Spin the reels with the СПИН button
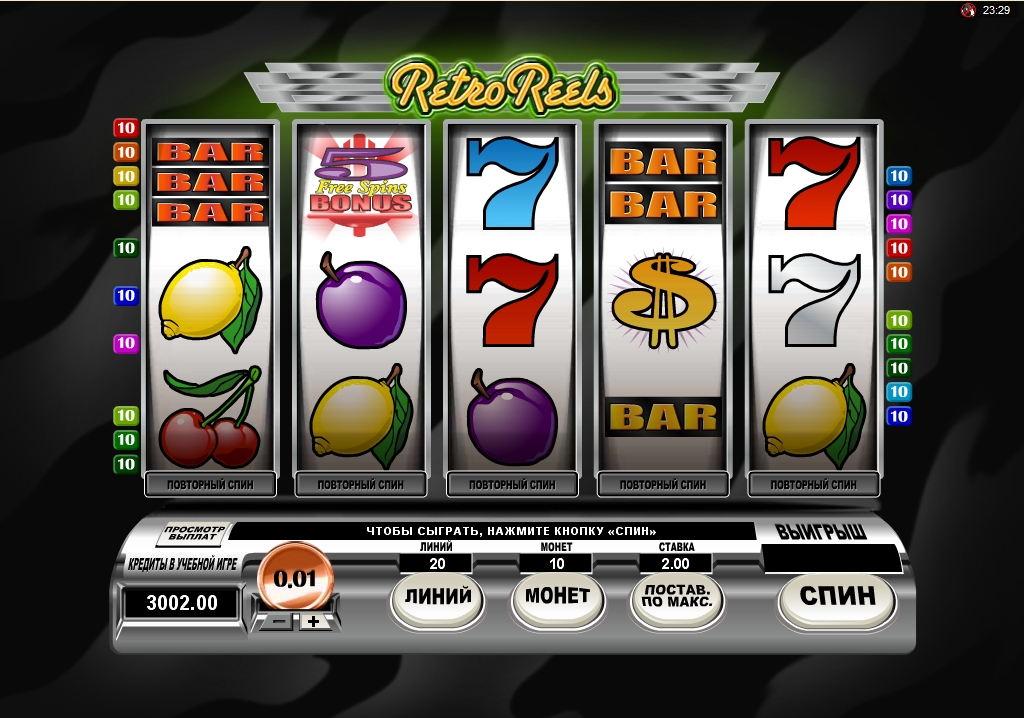Image resolution: width=1024 pixels, height=718 pixels. coord(837,597)
